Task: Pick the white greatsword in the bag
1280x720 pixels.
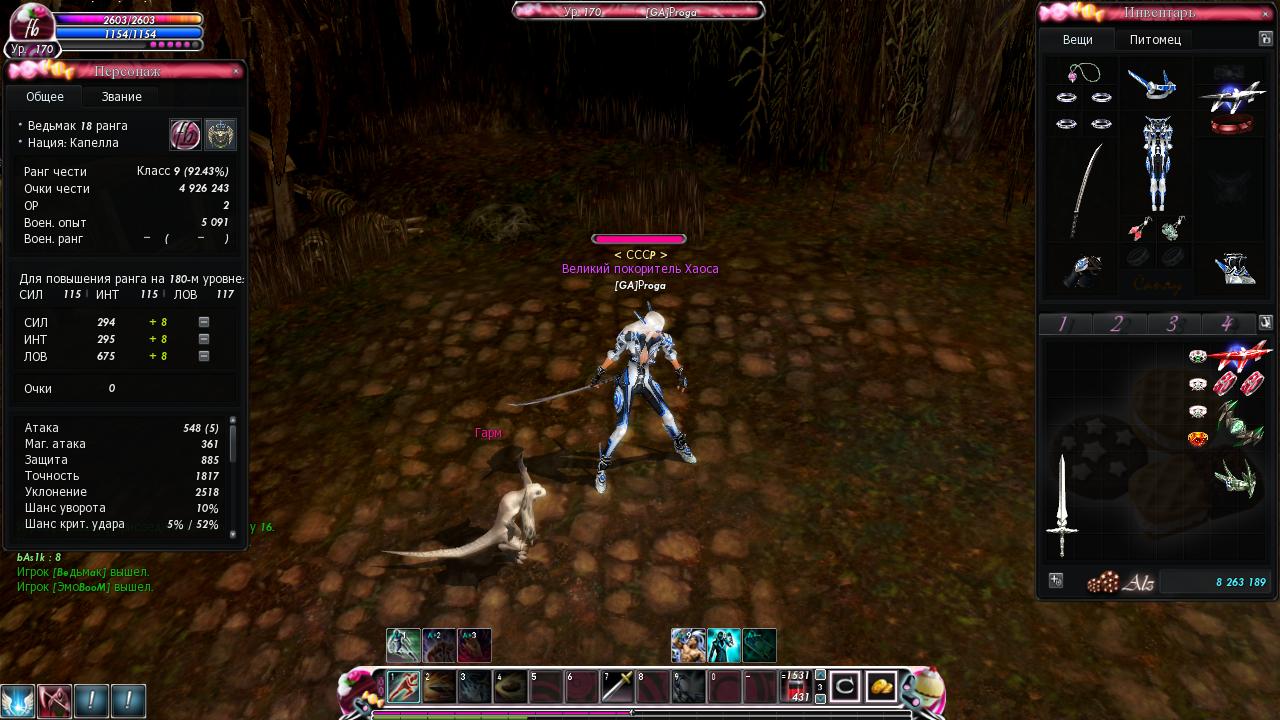Action: pyautogui.click(x=1062, y=506)
